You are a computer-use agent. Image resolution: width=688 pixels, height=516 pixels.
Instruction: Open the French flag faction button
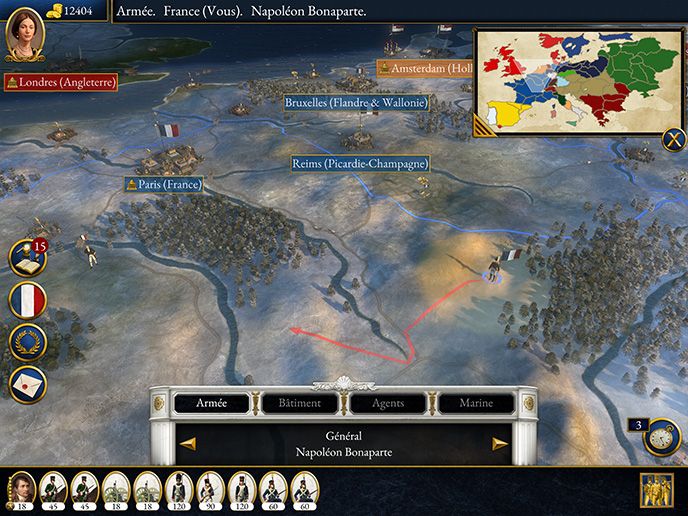(x=27, y=300)
